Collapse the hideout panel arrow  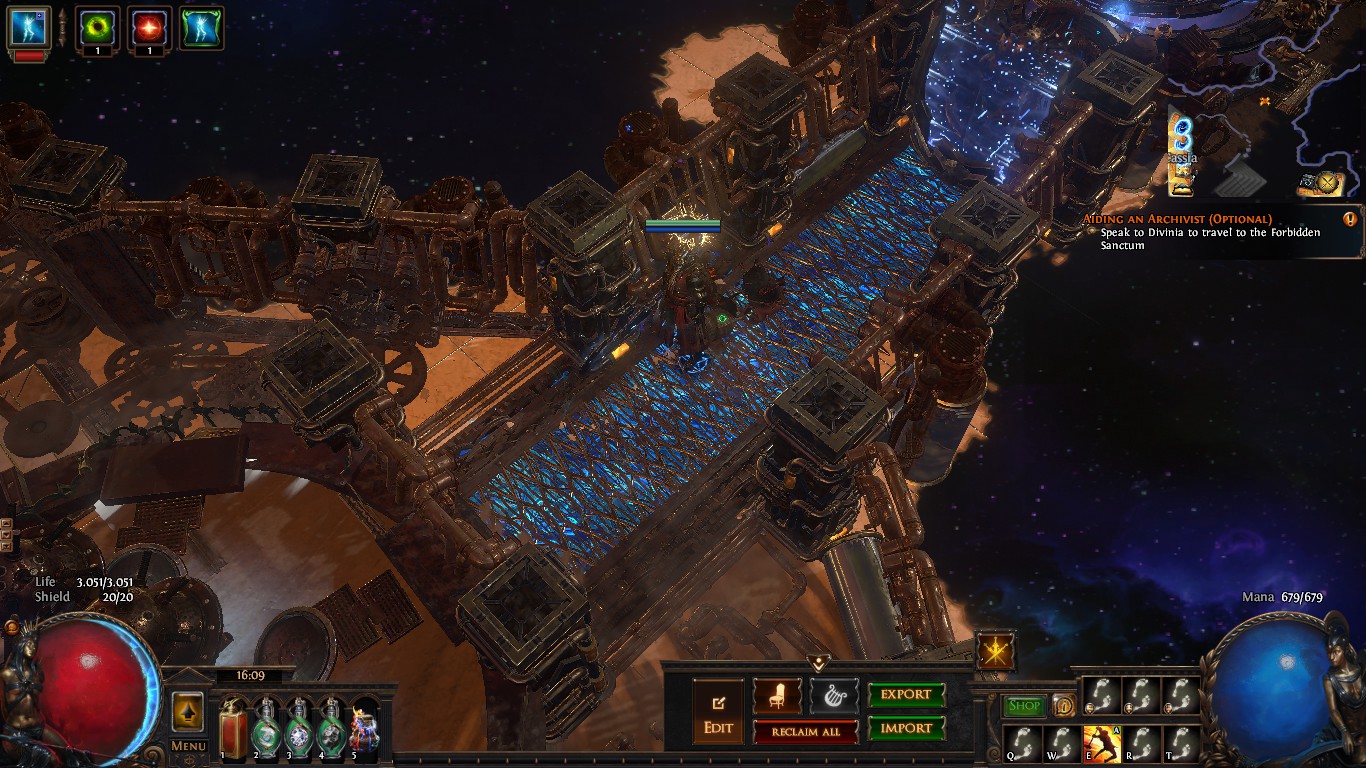819,663
